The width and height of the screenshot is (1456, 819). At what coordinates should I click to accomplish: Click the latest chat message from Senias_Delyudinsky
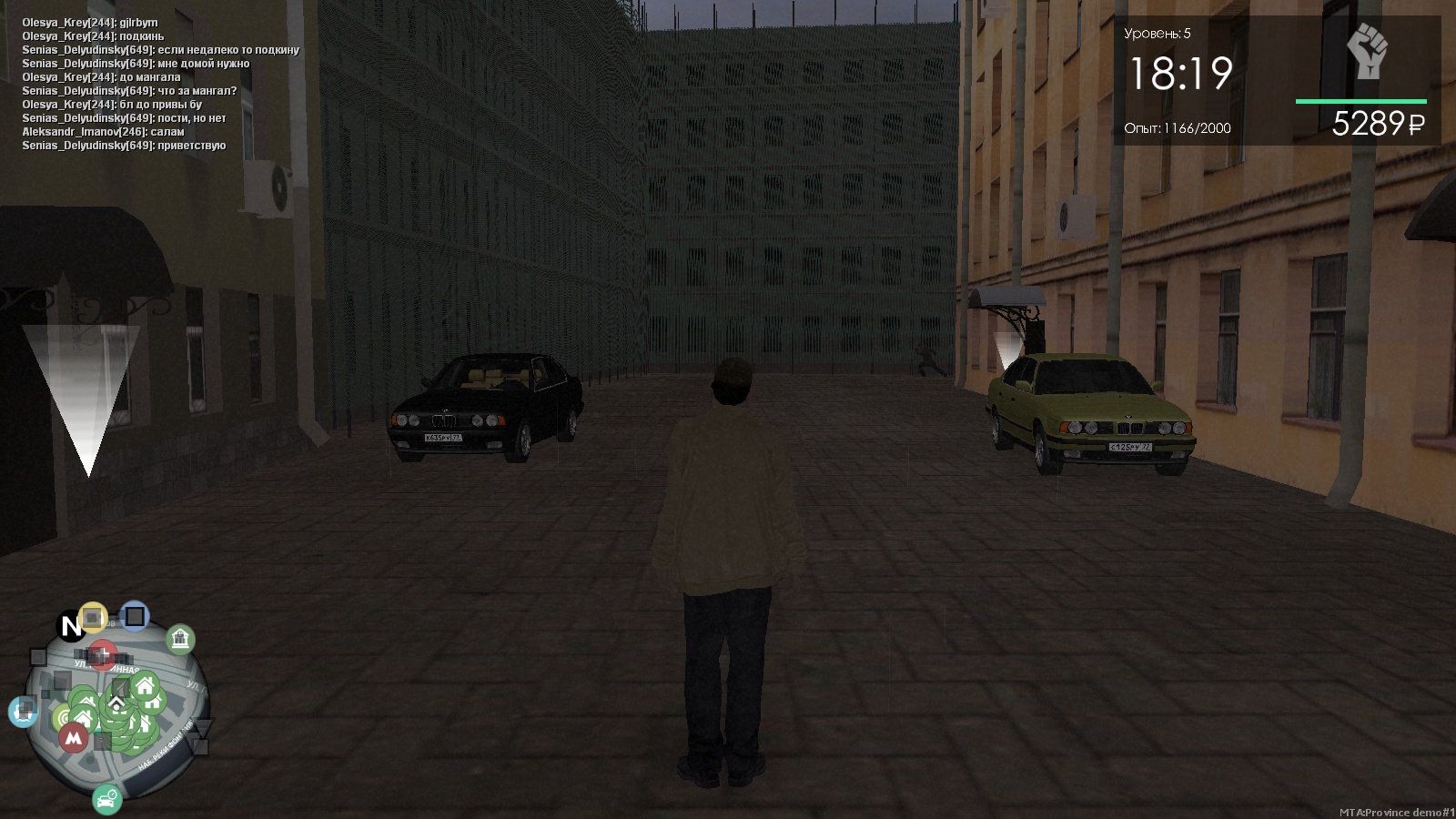tap(124, 146)
